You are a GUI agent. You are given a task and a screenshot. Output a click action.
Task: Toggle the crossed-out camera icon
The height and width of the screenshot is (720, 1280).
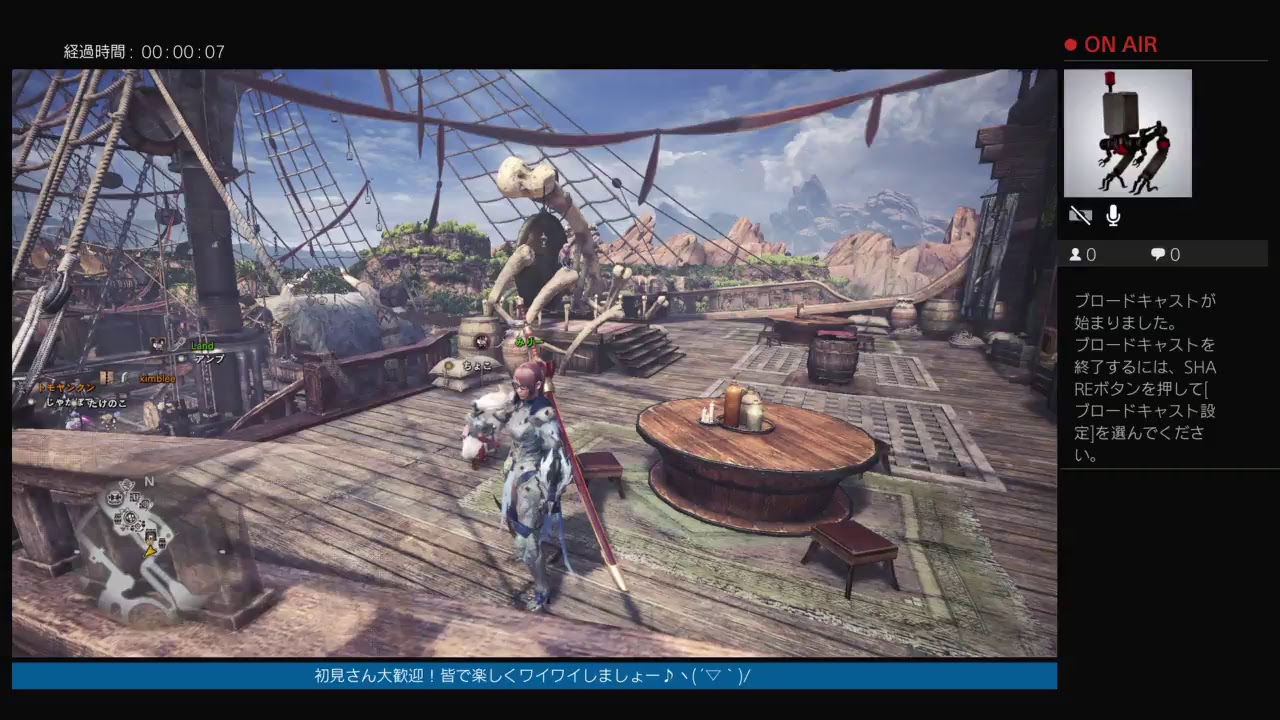(x=1080, y=216)
